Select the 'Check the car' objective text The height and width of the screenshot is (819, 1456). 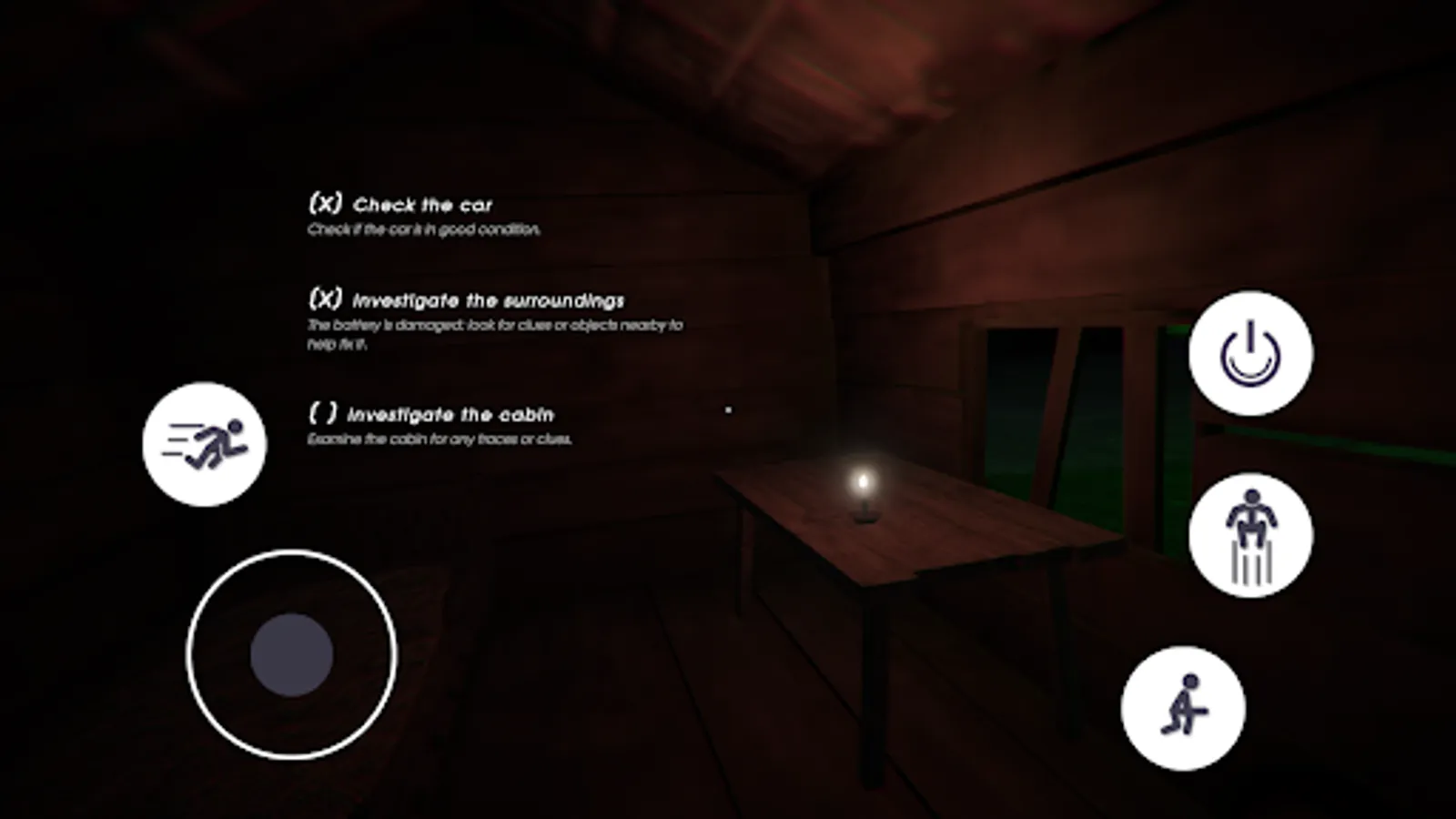(x=425, y=204)
